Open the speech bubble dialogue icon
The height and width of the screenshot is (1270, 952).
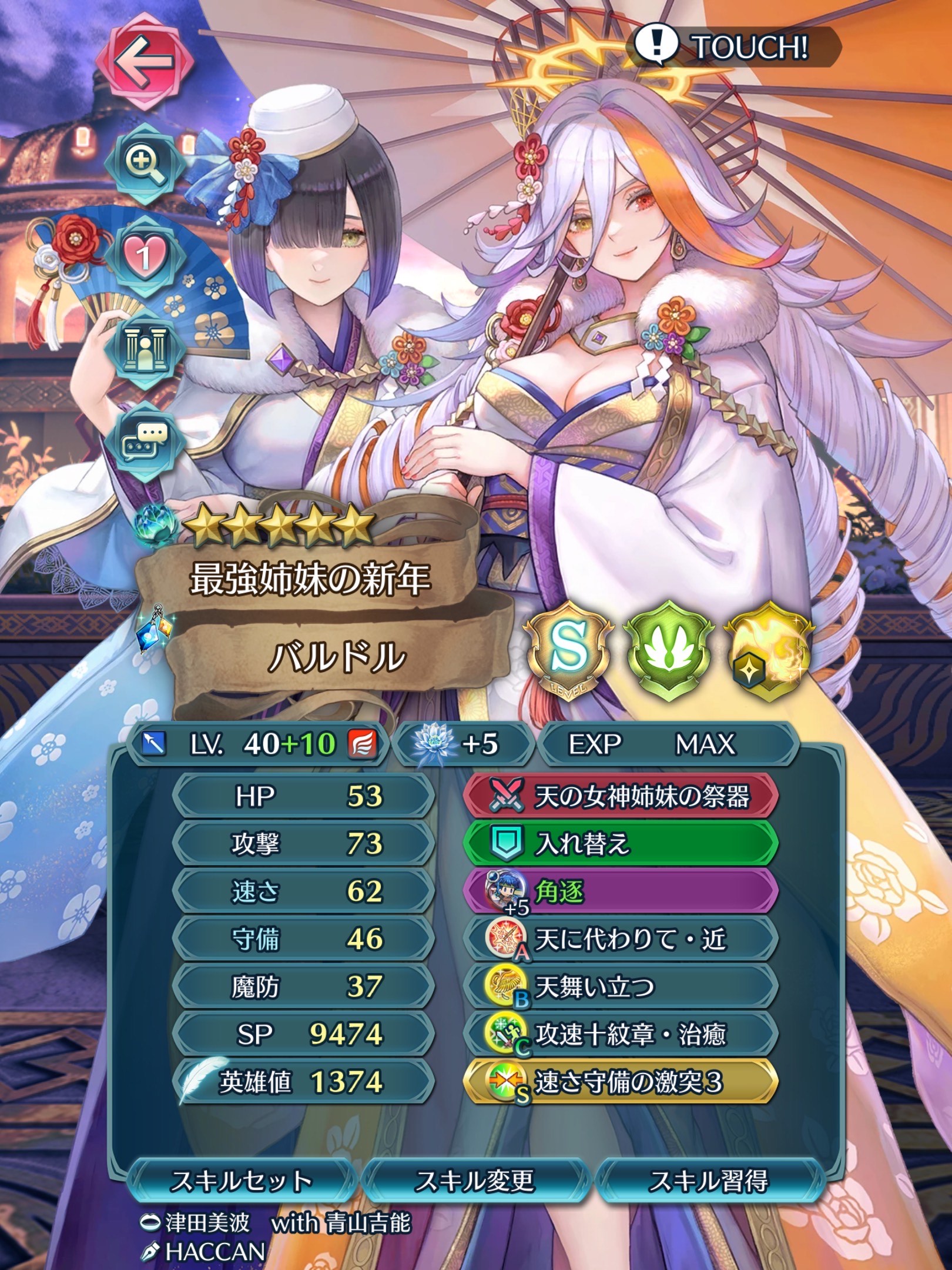pos(145,440)
